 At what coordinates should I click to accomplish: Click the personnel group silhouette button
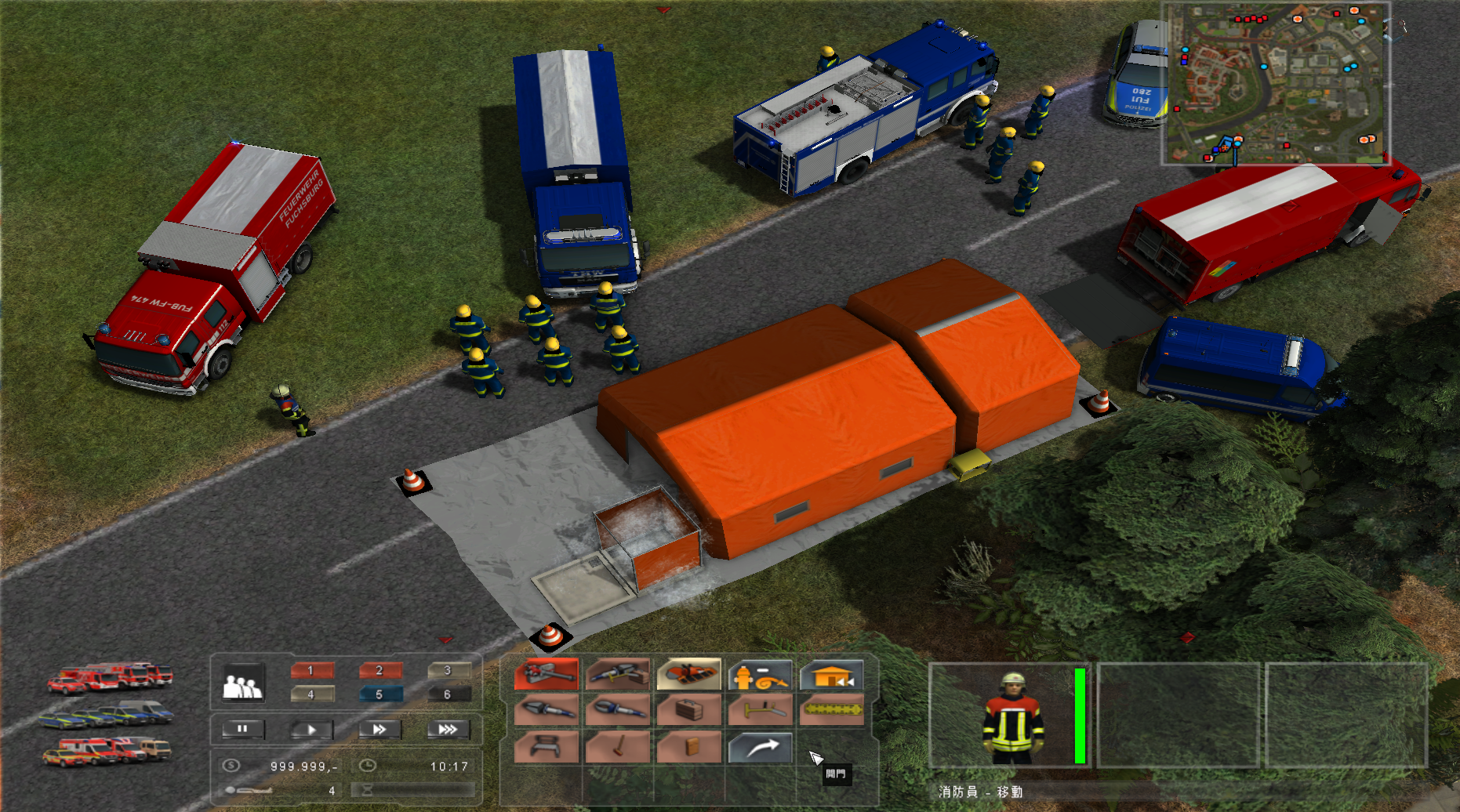[243, 683]
